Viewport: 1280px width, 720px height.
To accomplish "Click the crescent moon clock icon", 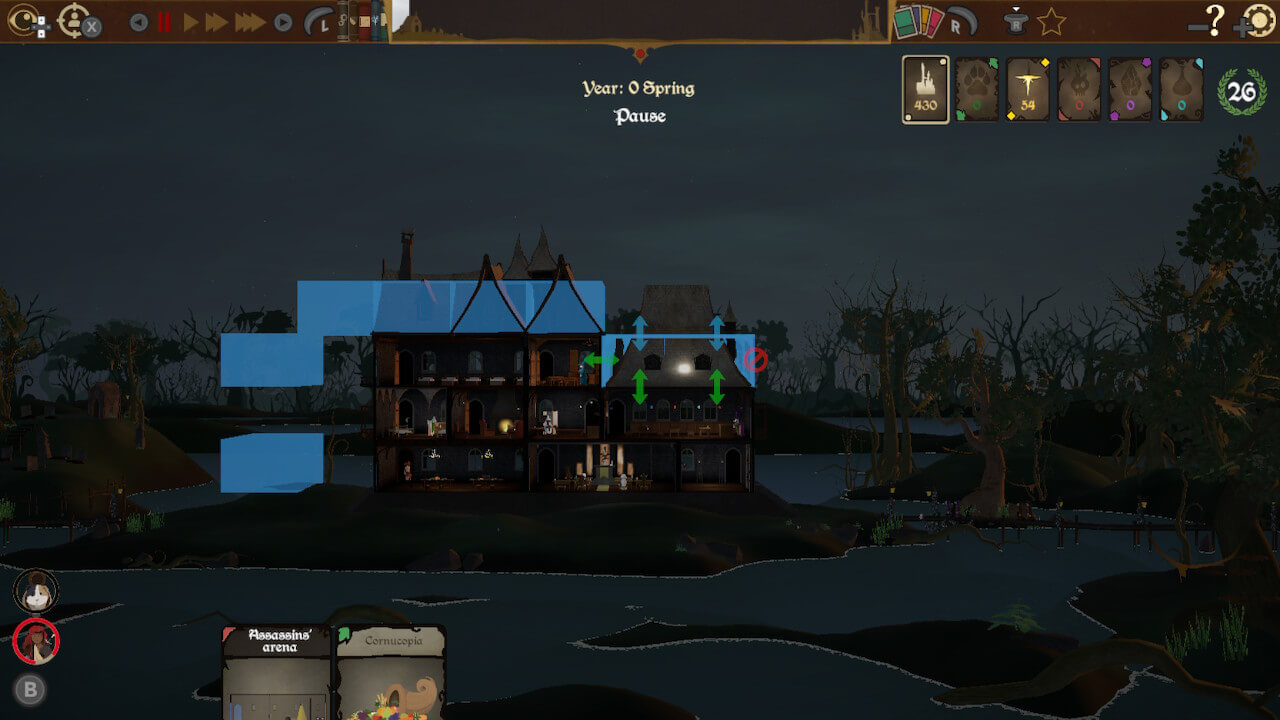I will pyautogui.click(x=318, y=22).
